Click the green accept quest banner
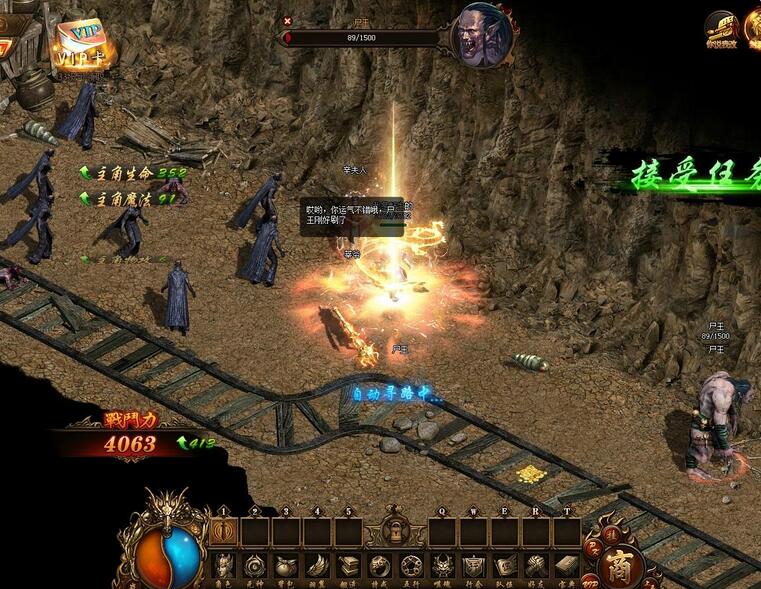The height and width of the screenshot is (589, 761). click(x=690, y=172)
